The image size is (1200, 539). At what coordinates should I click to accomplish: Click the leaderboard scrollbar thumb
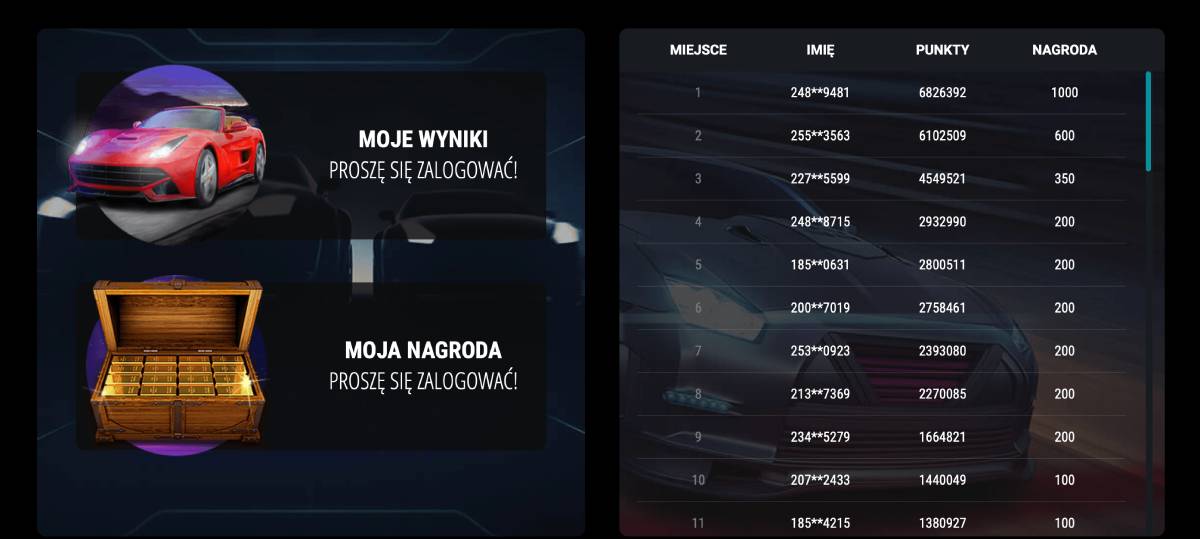[x=1148, y=120]
